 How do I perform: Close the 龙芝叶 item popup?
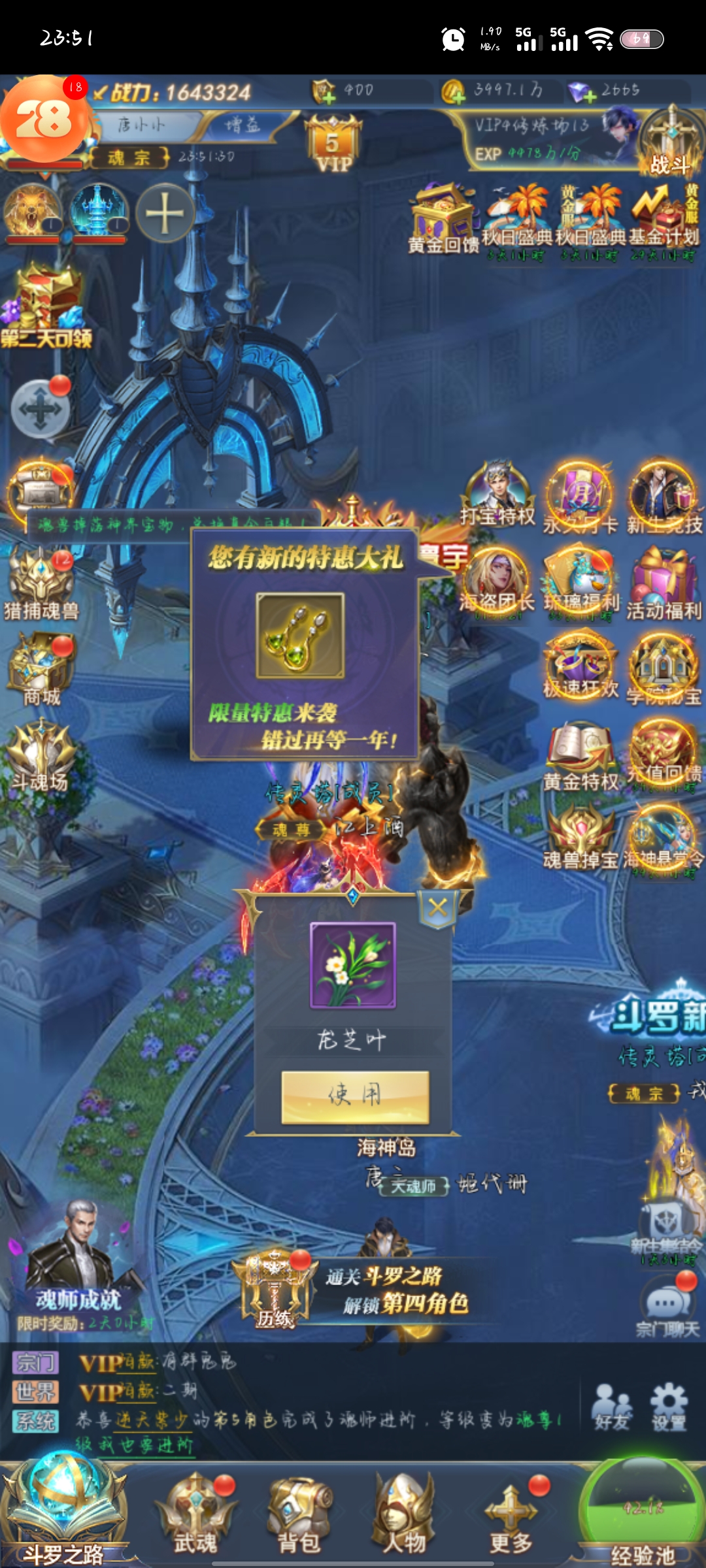(x=437, y=907)
